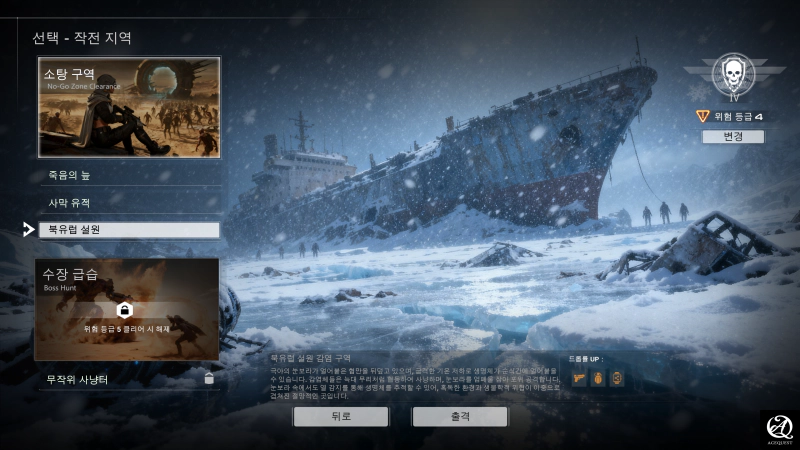Image resolution: width=800 pixels, height=450 pixels.
Task: Click the wristwatch drop-rate UP icon
Action: click(x=617, y=378)
